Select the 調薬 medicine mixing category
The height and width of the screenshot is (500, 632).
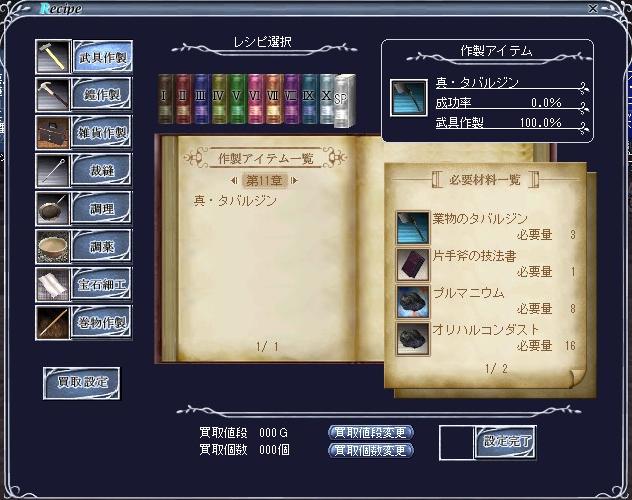click(100, 246)
